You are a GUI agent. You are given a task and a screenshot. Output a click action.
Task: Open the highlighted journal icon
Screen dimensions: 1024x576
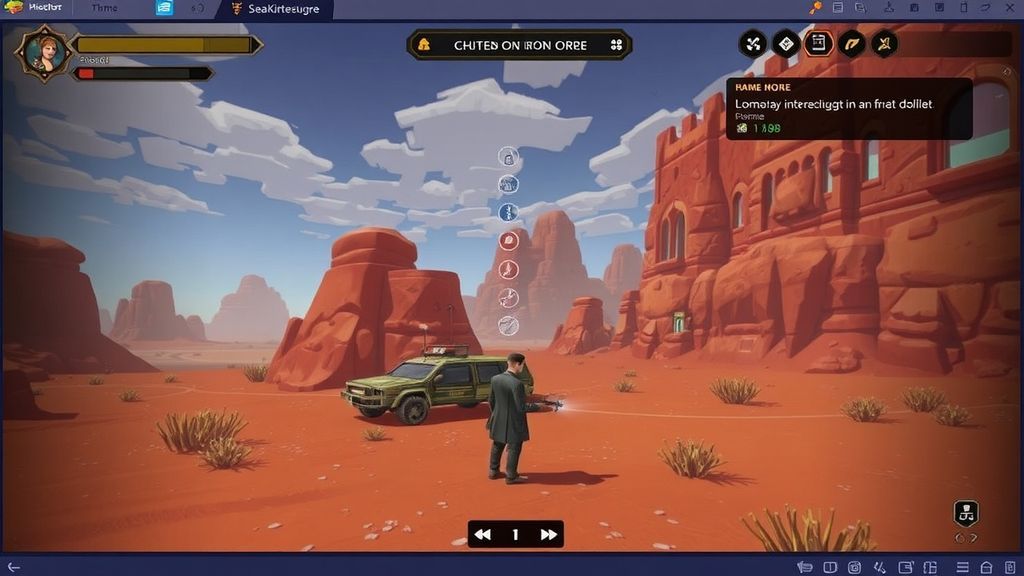tap(818, 44)
